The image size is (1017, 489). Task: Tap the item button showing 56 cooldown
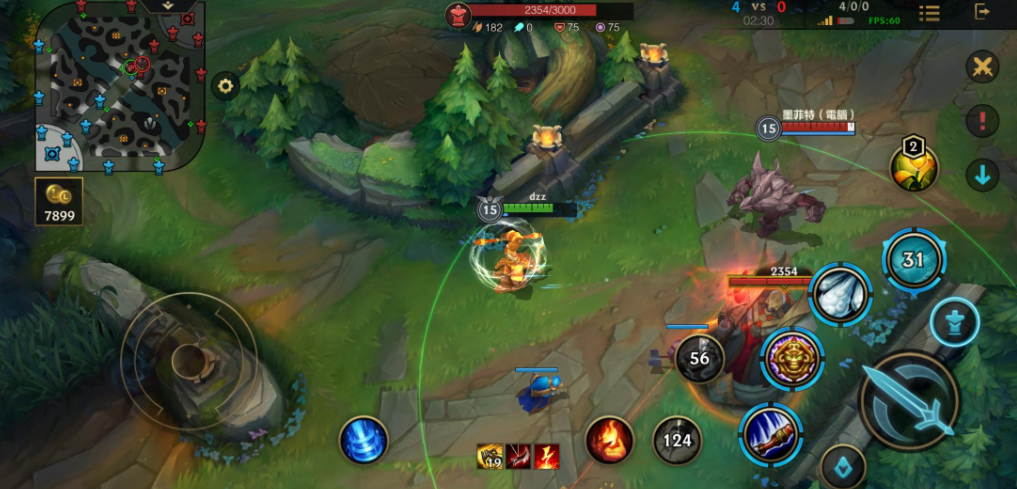tap(699, 358)
